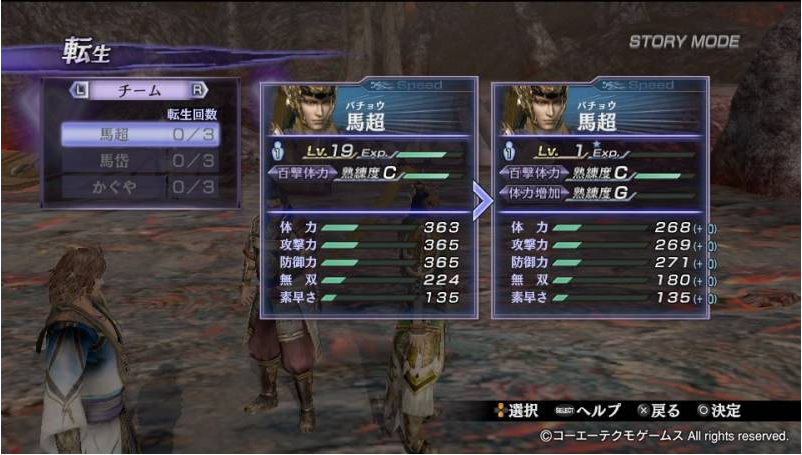Switch to the チーム tab
Viewport: 802px width, 455px height.
139,91
